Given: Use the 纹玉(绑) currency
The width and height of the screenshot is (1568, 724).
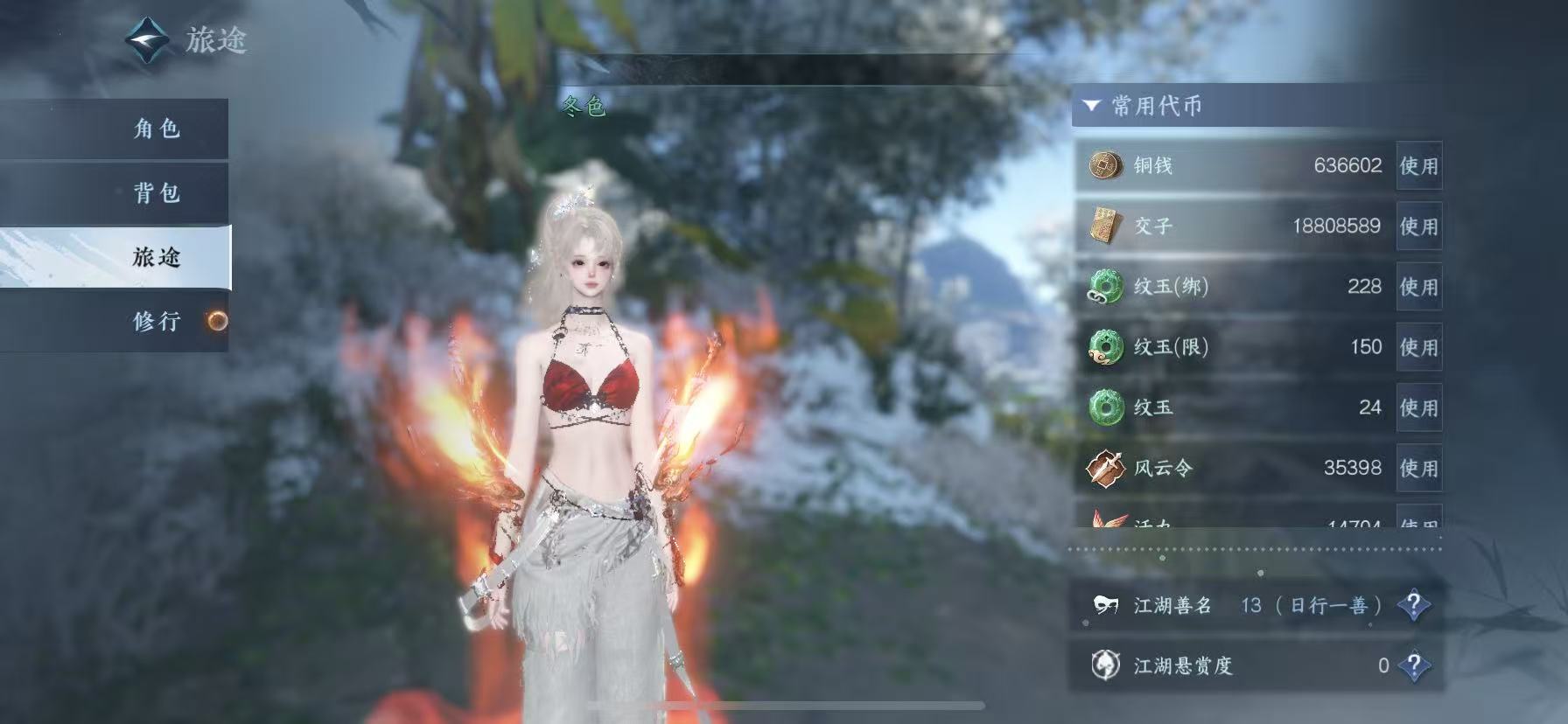Looking at the screenshot, I should coord(1418,287).
